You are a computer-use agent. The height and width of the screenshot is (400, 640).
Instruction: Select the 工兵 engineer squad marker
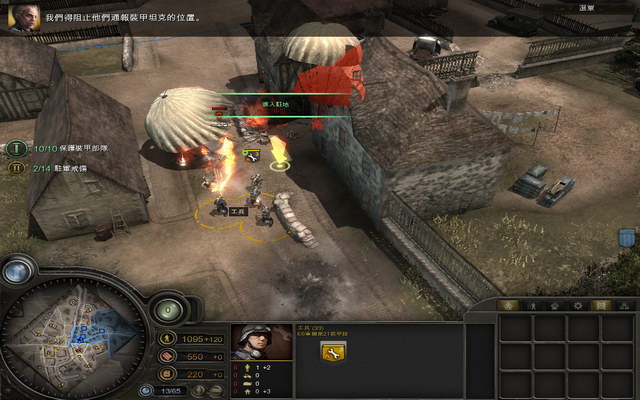[x=238, y=212]
